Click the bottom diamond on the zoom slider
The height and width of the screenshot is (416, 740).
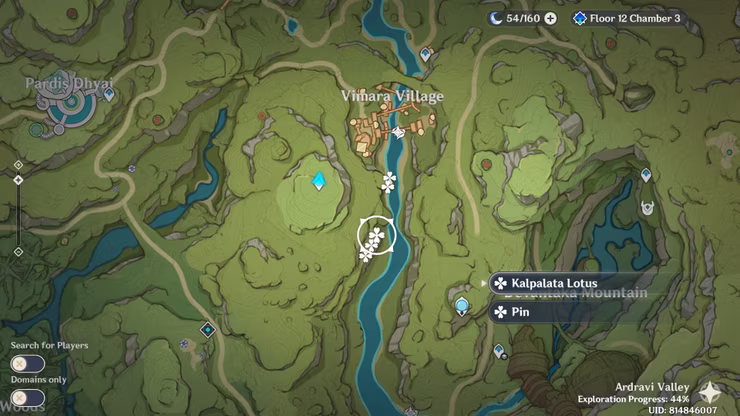[18, 251]
